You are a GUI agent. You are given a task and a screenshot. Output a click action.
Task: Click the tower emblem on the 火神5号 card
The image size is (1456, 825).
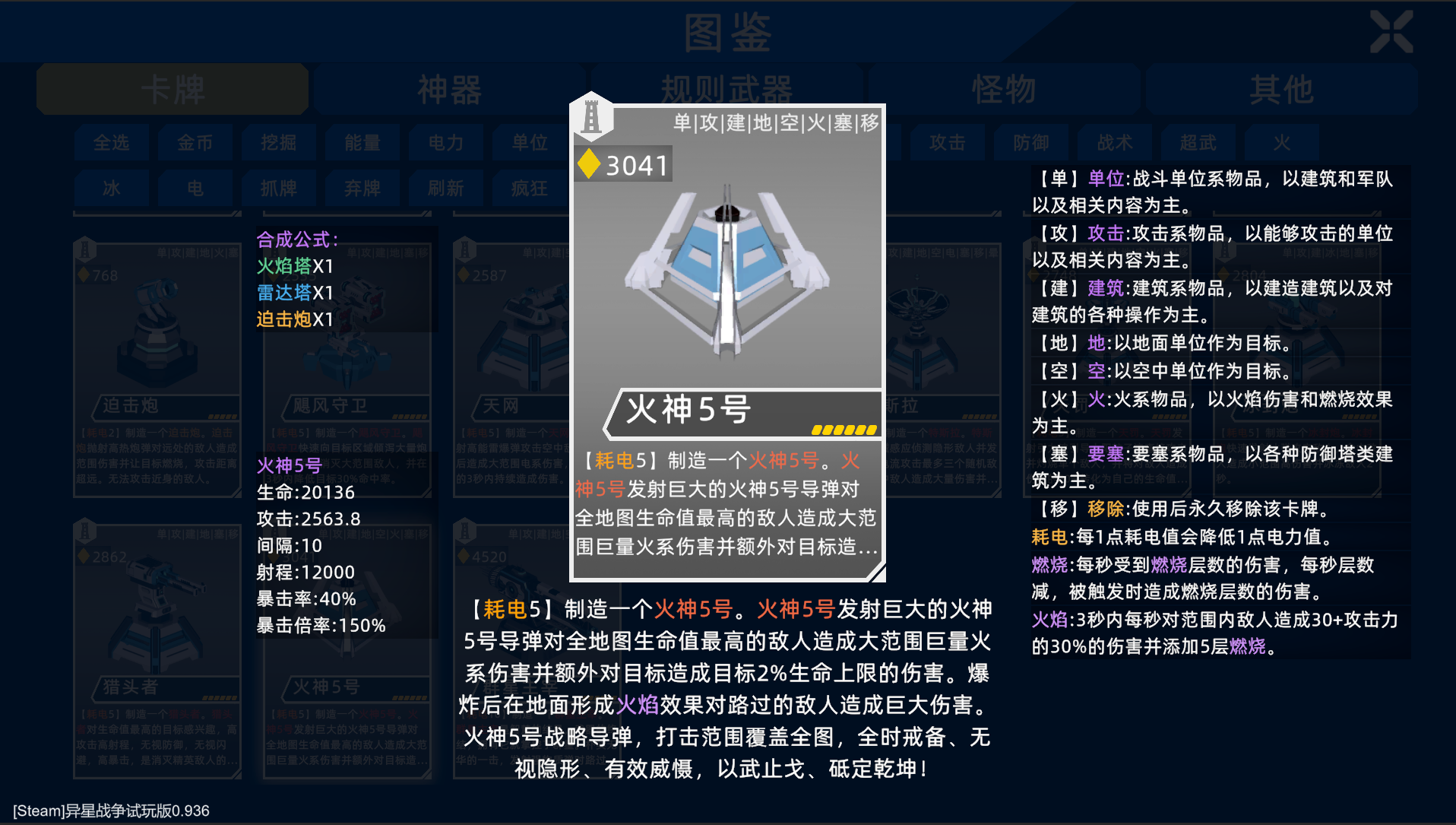click(x=593, y=116)
